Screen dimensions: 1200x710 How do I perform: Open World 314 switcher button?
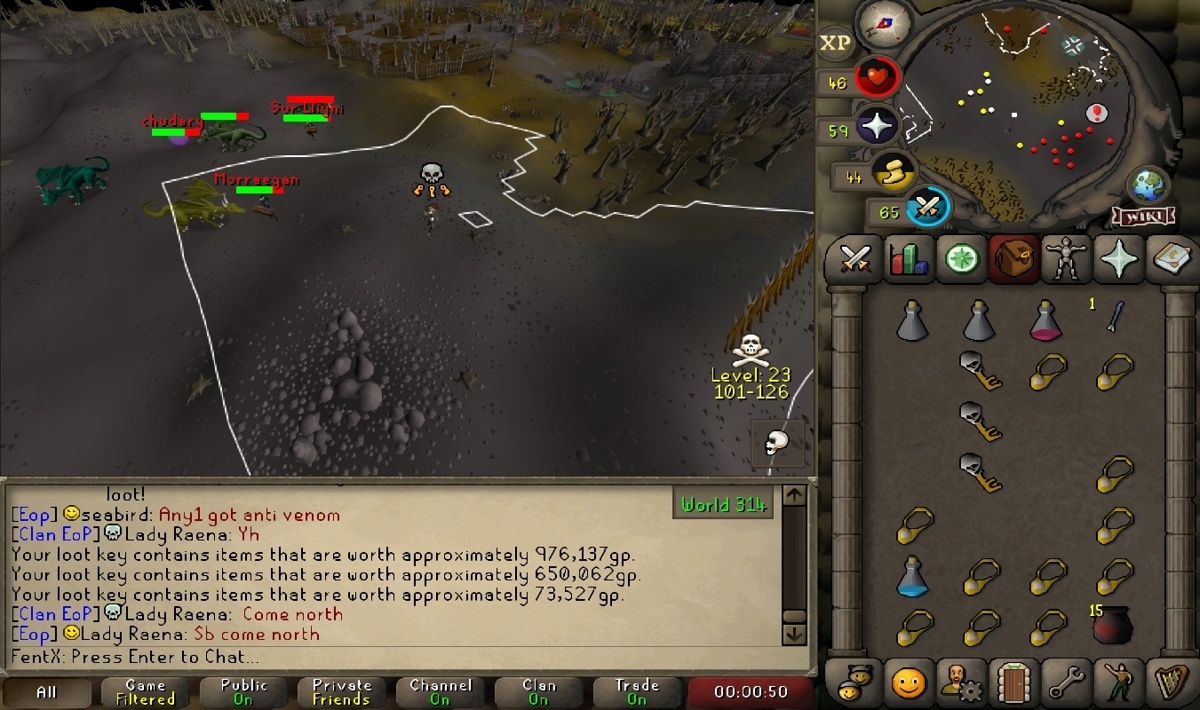725,505
